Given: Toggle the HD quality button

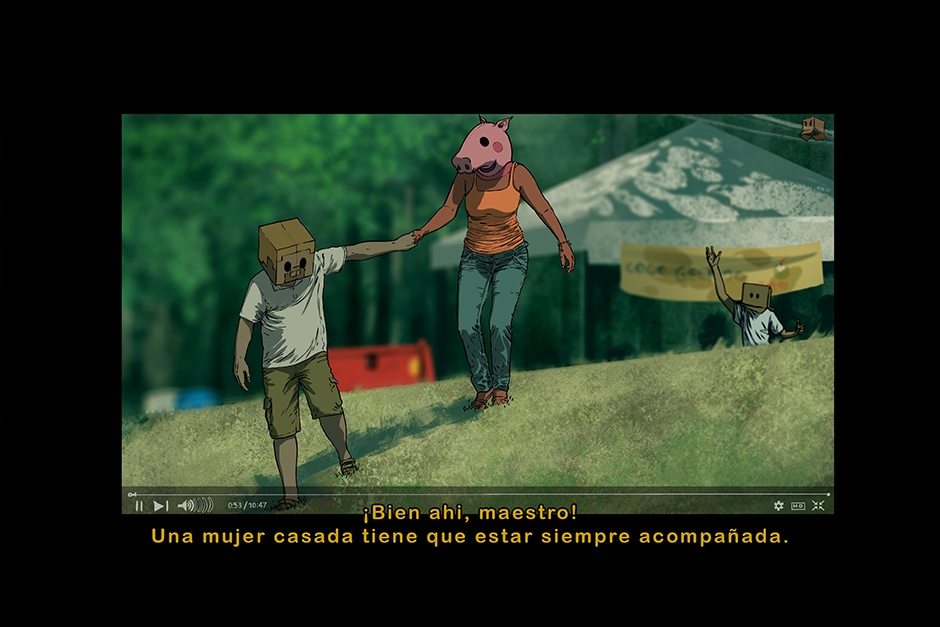Looking at the screenshot, I should pyautogui.click(x=798, y=506).
